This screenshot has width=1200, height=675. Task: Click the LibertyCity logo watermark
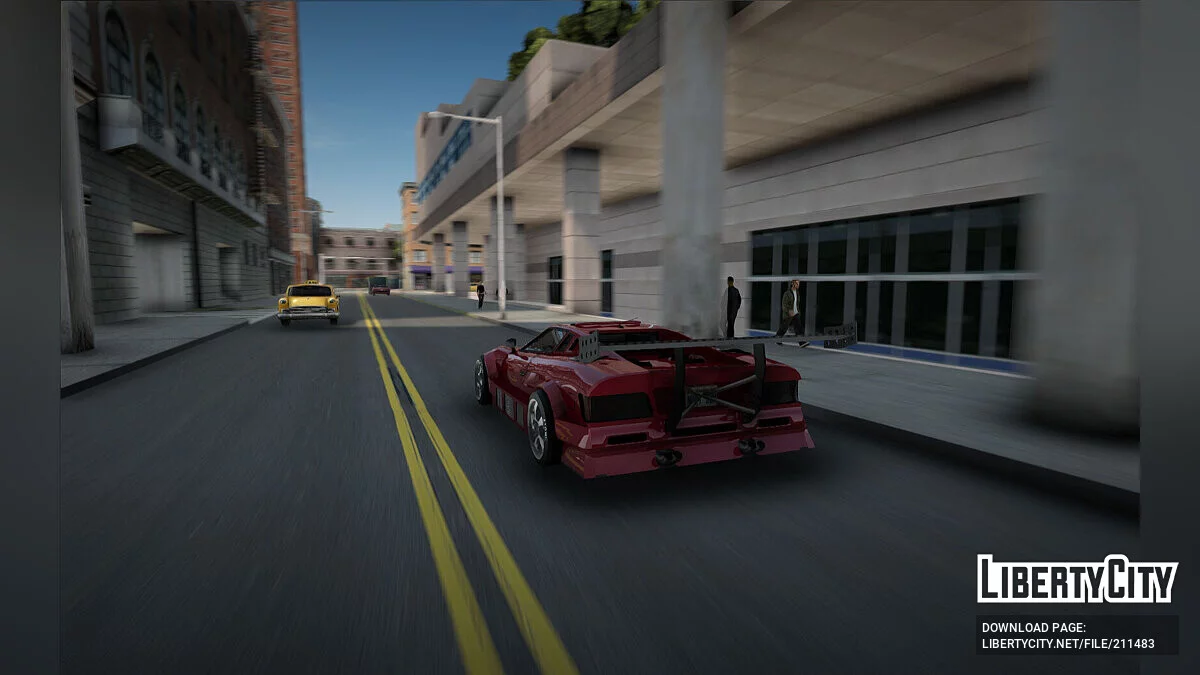tap(1076, 579)
